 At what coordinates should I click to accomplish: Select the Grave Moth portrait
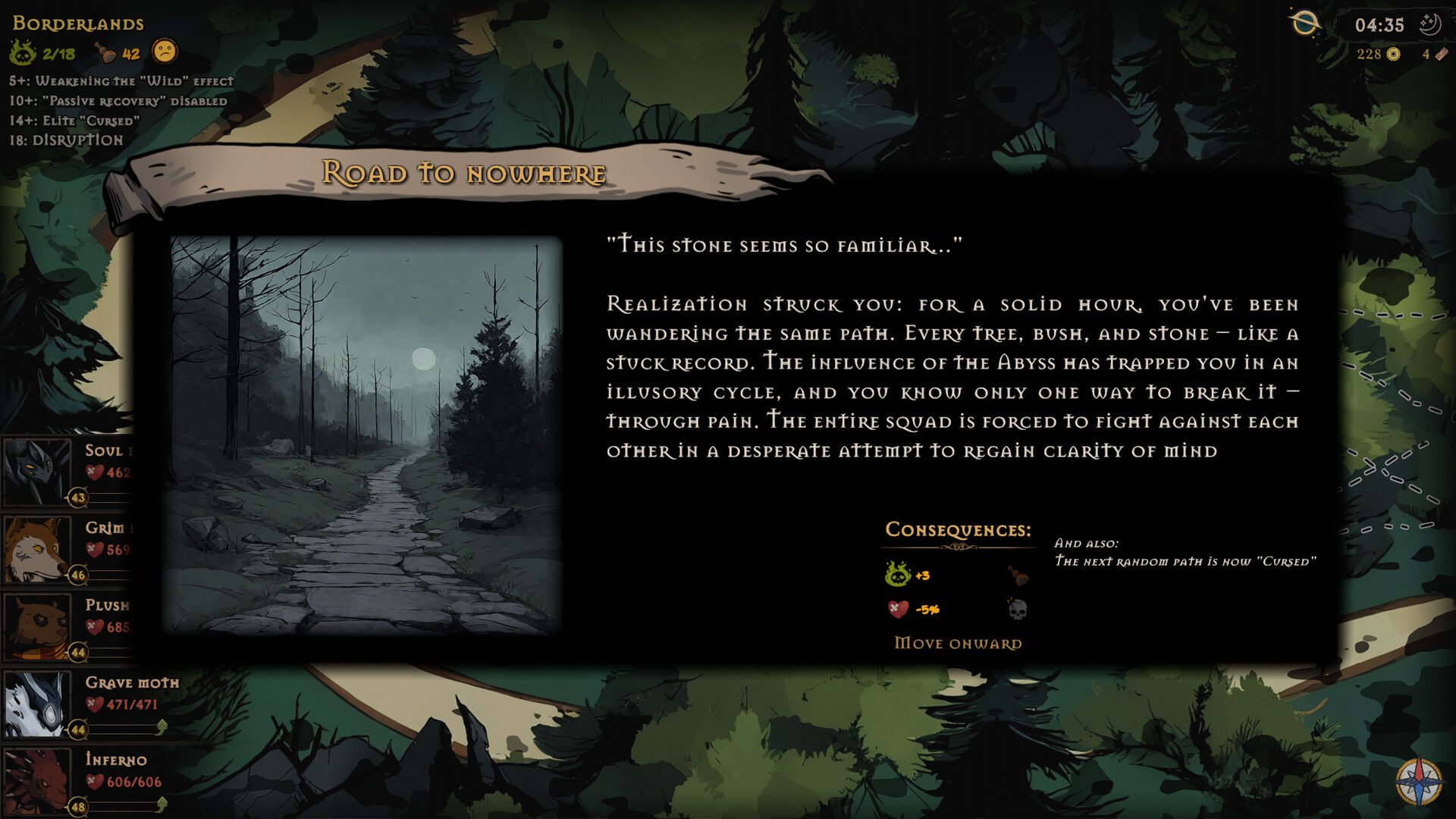pos(36,703)
